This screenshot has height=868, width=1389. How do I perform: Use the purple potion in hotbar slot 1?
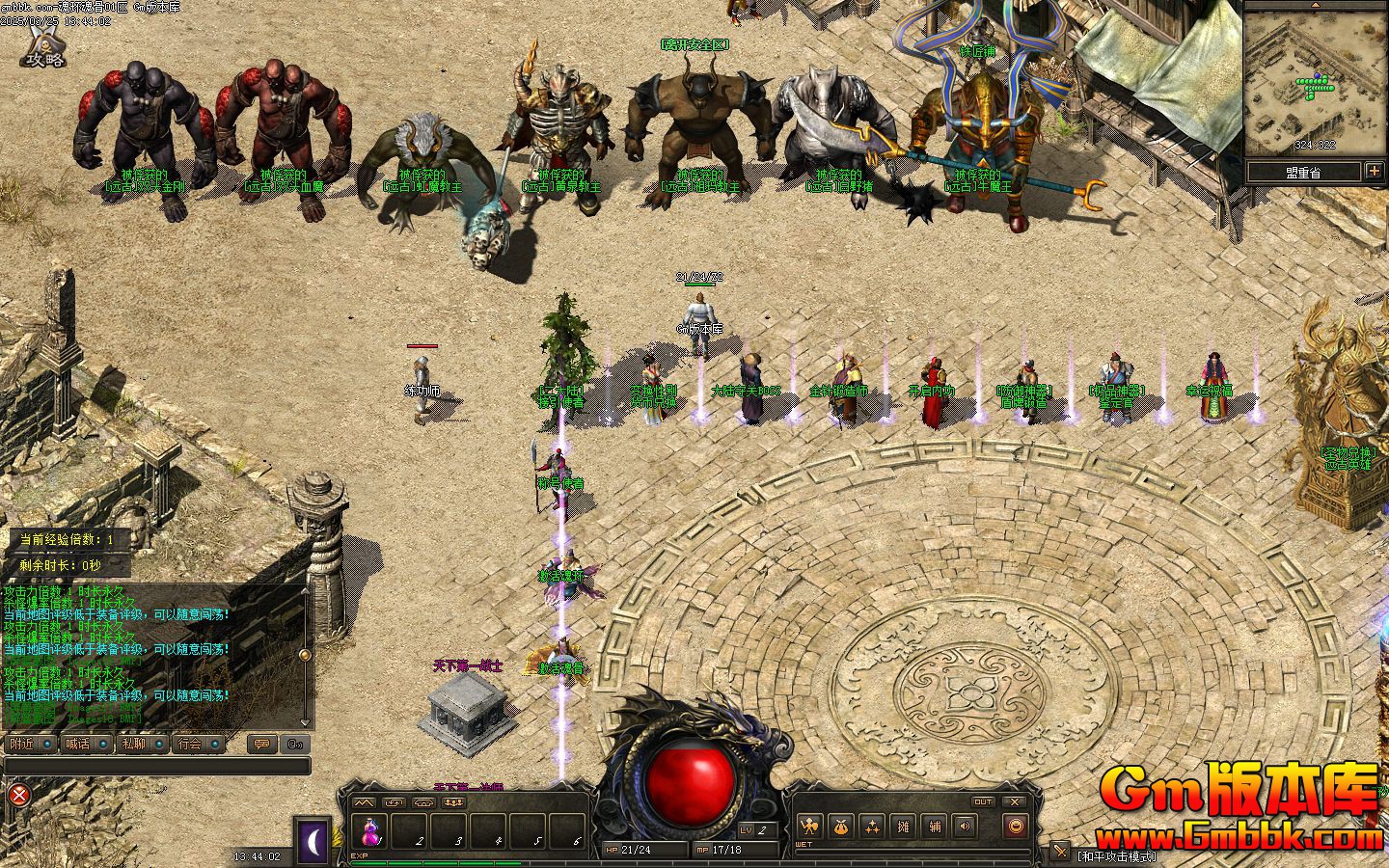point(369,829)
